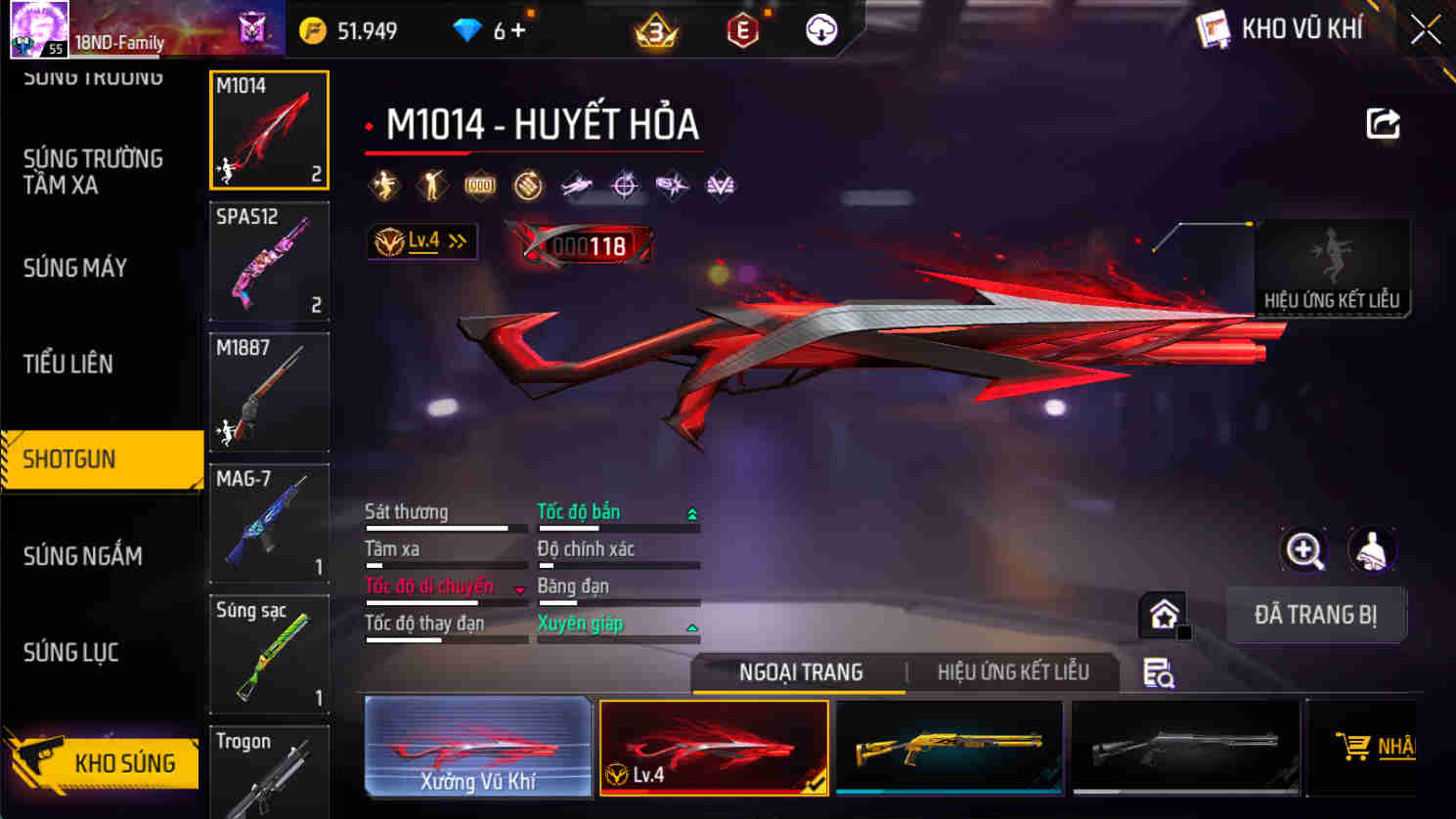This screenshot has width=1456, height=819.
Task: Open the weapon info document icon
Action: click(x=1158, y=672)
